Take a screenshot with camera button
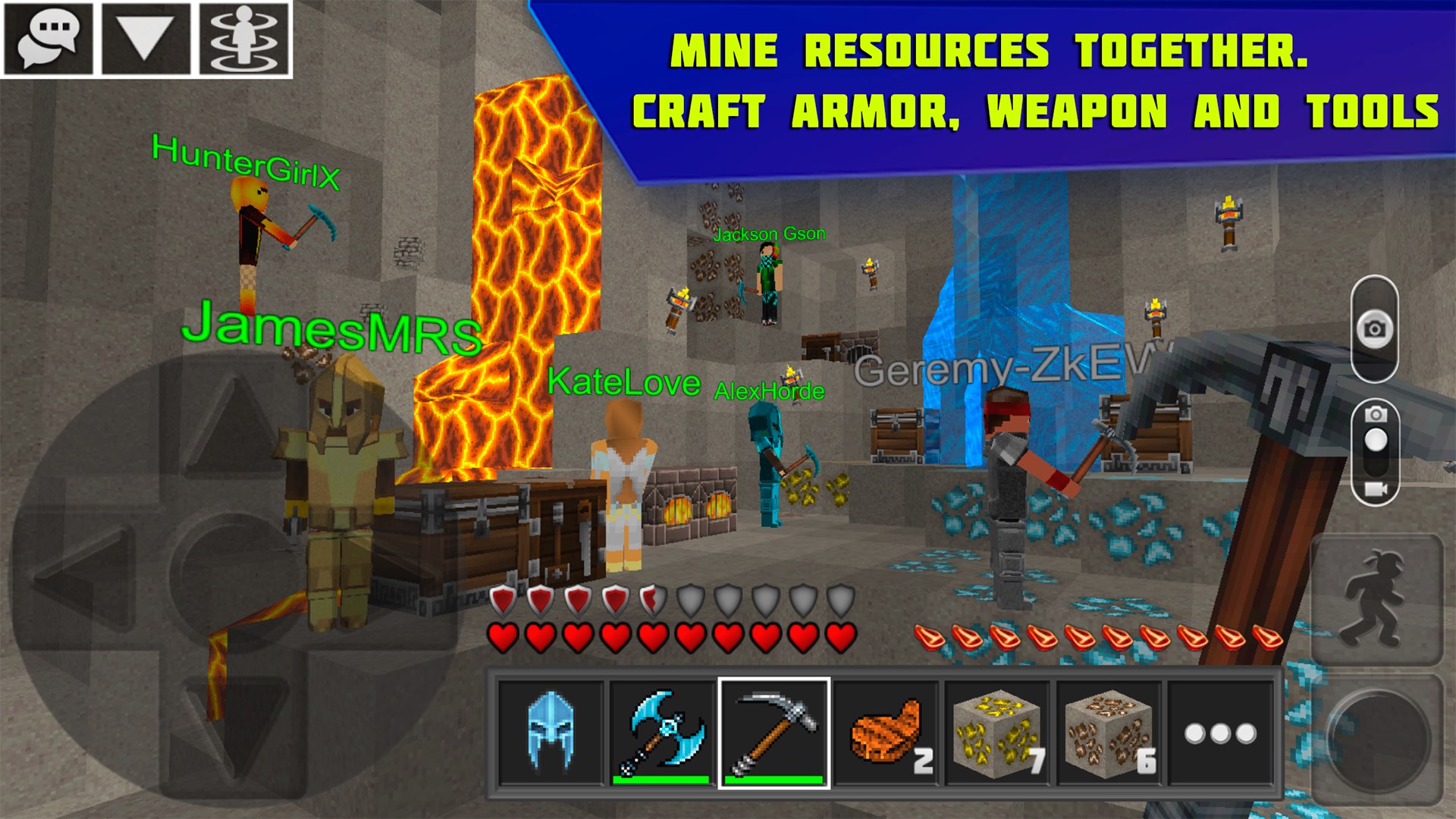The width and height of the screenshot is (1456, 819). [1374, 329]
